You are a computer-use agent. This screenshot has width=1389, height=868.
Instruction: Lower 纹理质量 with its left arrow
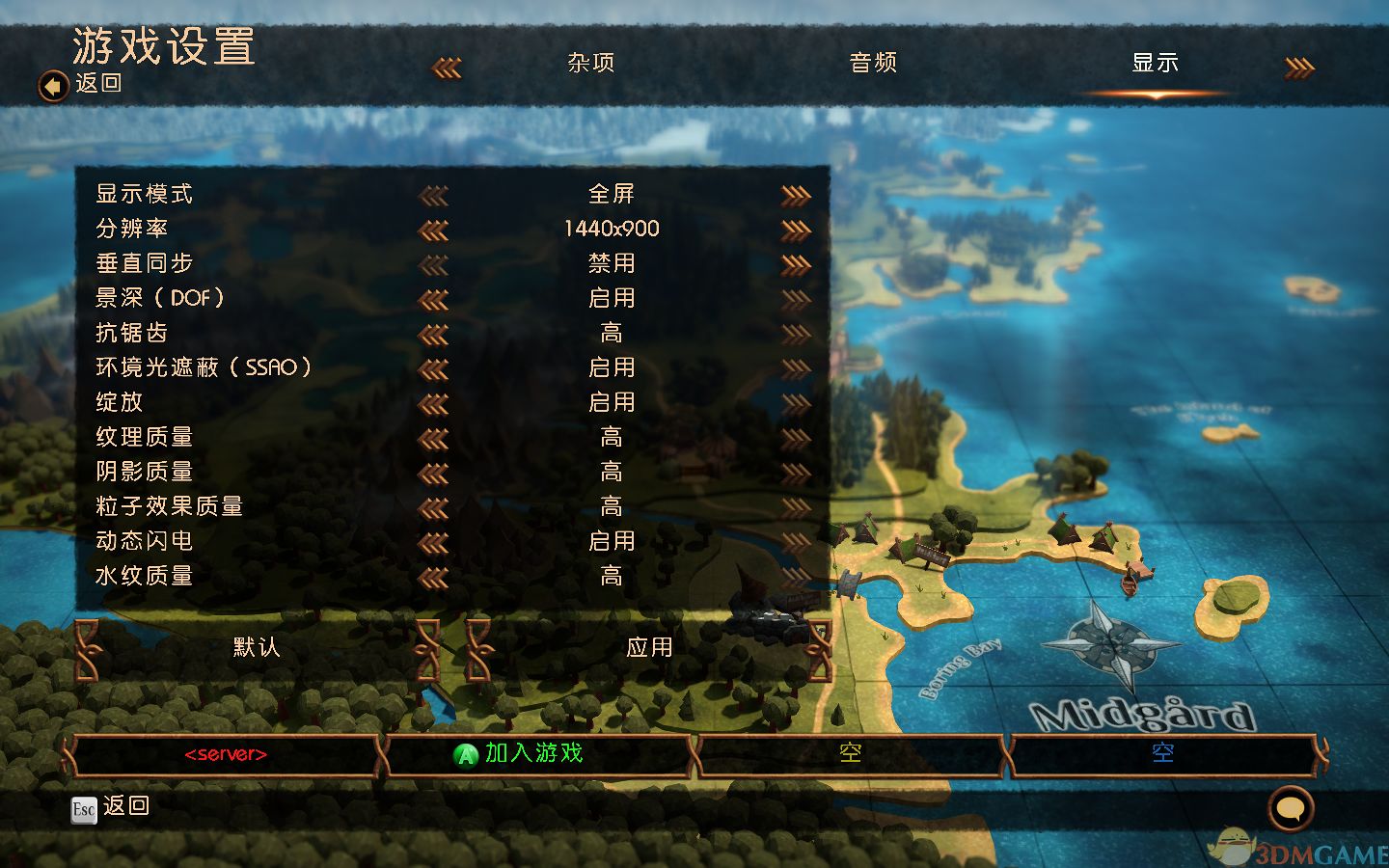click(434, 439)
